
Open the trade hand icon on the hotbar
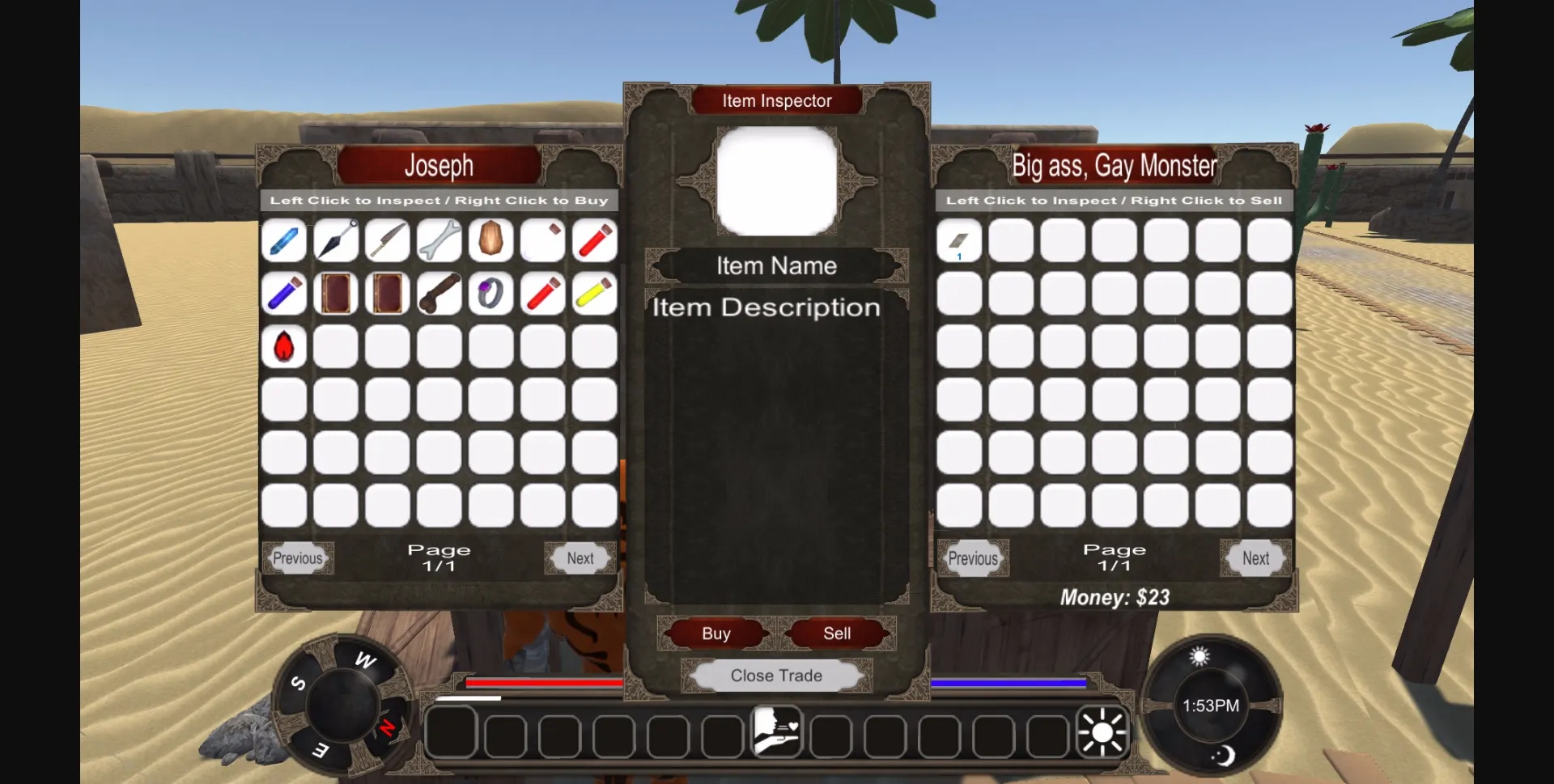coord(776,732)
